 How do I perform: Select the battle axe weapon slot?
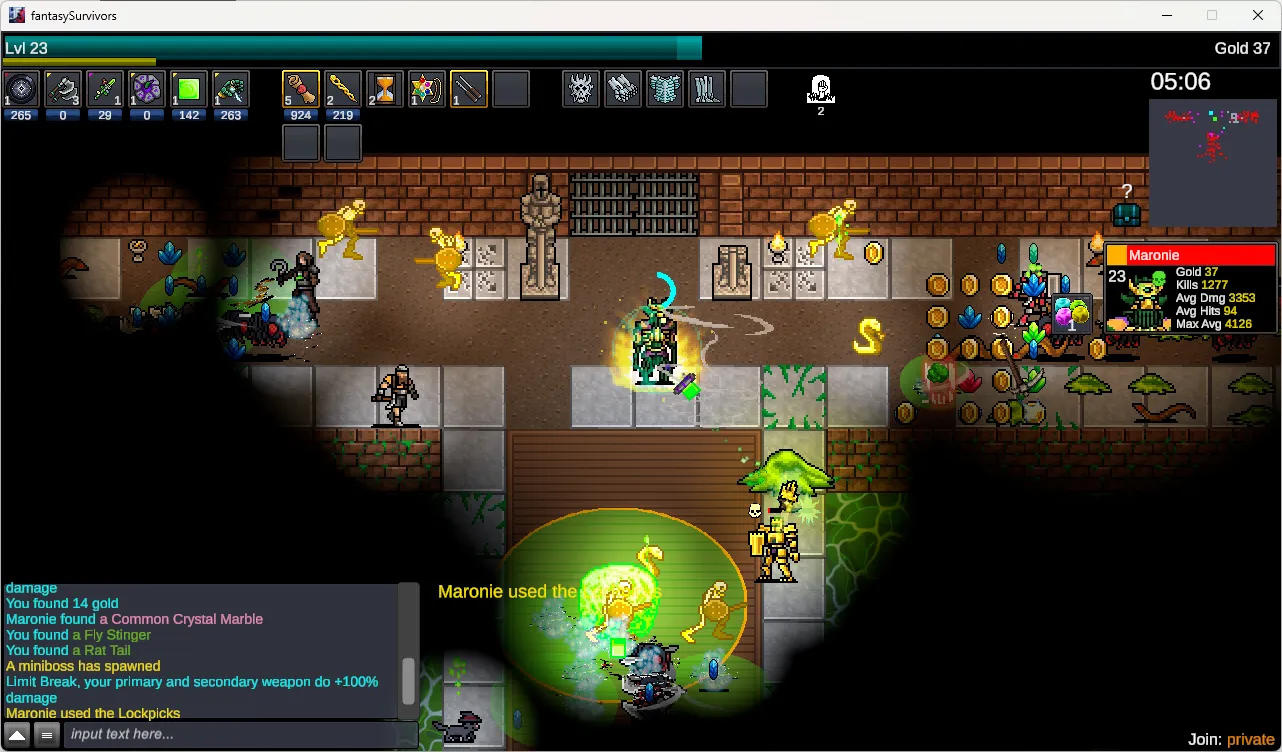click(63, 89)
